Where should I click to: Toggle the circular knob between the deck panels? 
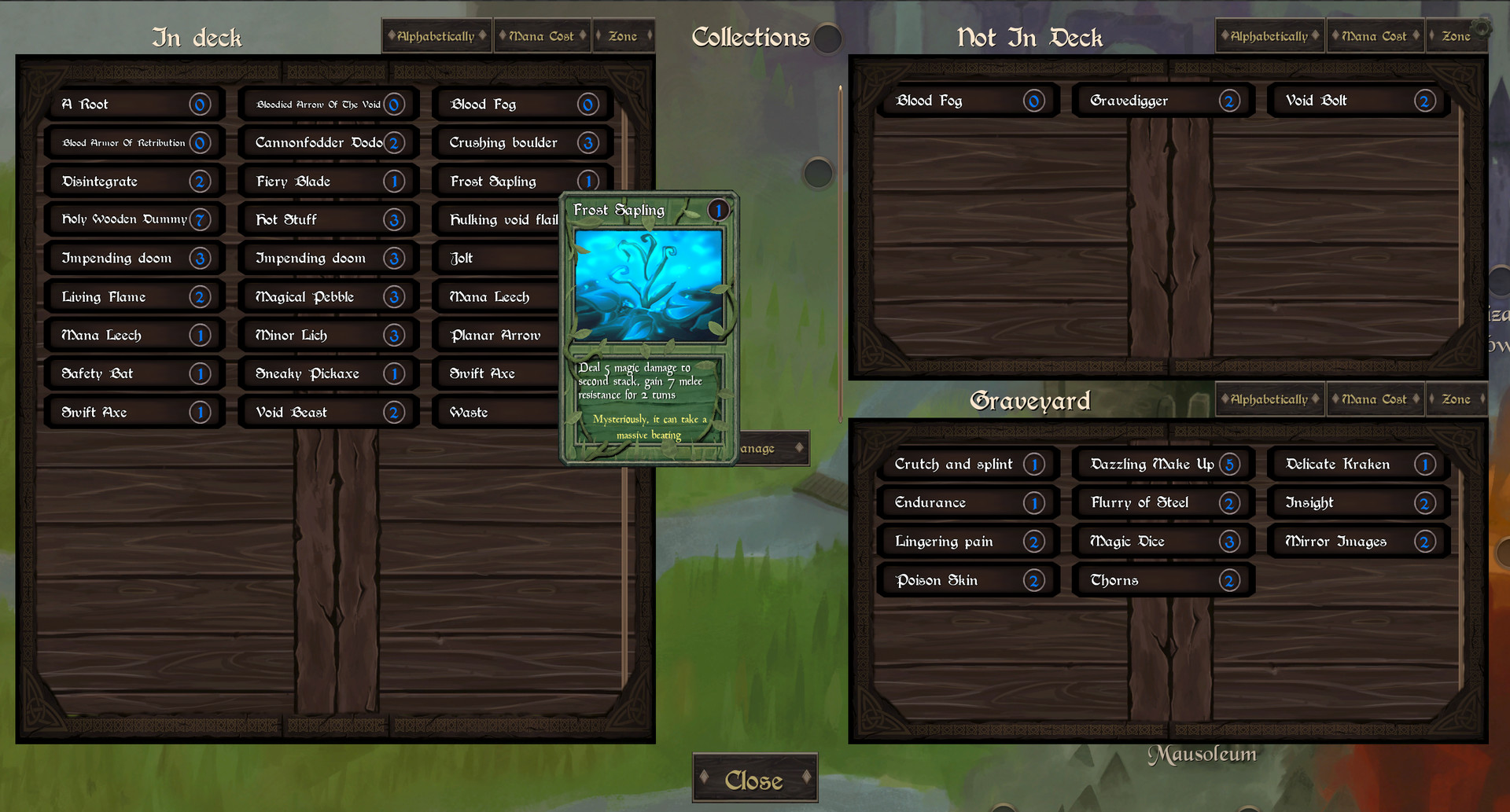click(x=818, y=174)
